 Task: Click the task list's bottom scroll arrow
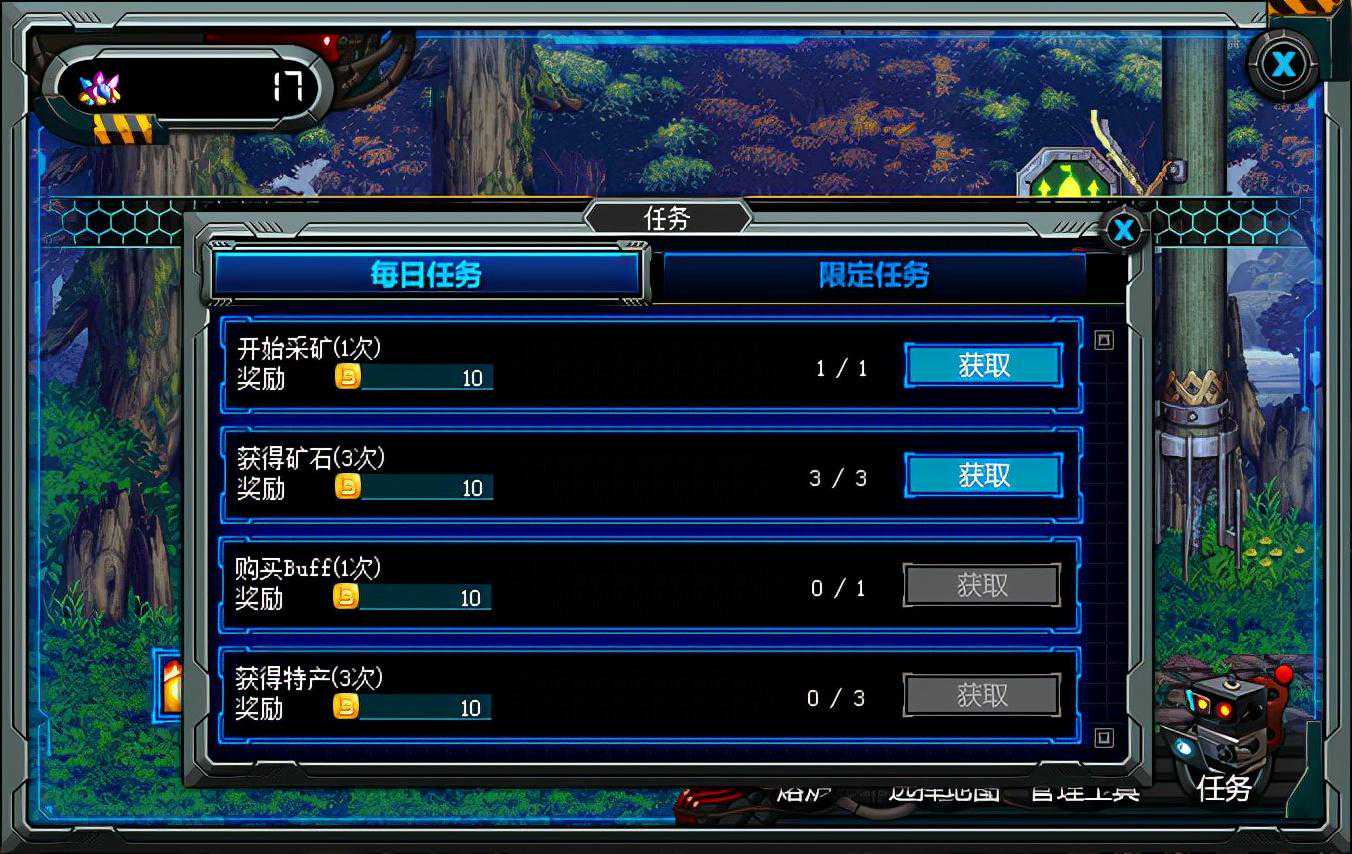click(x=1103, y=738)
